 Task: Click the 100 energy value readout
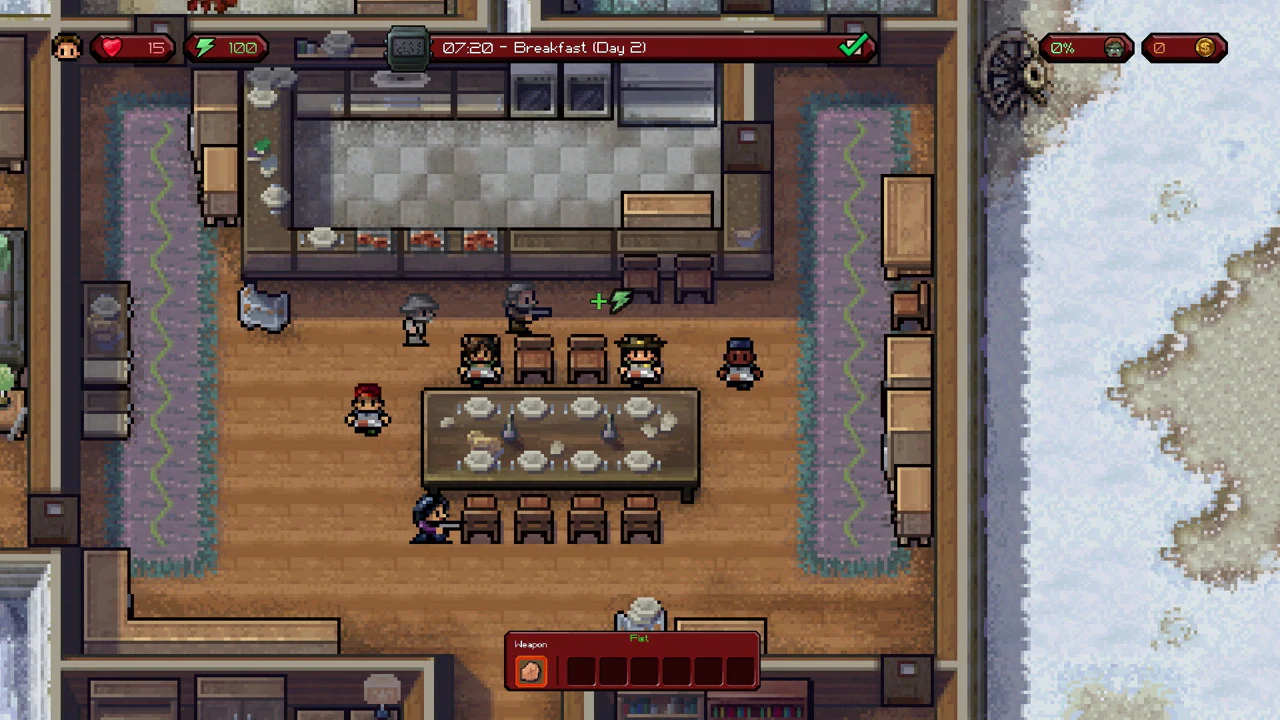click(242, 47)
